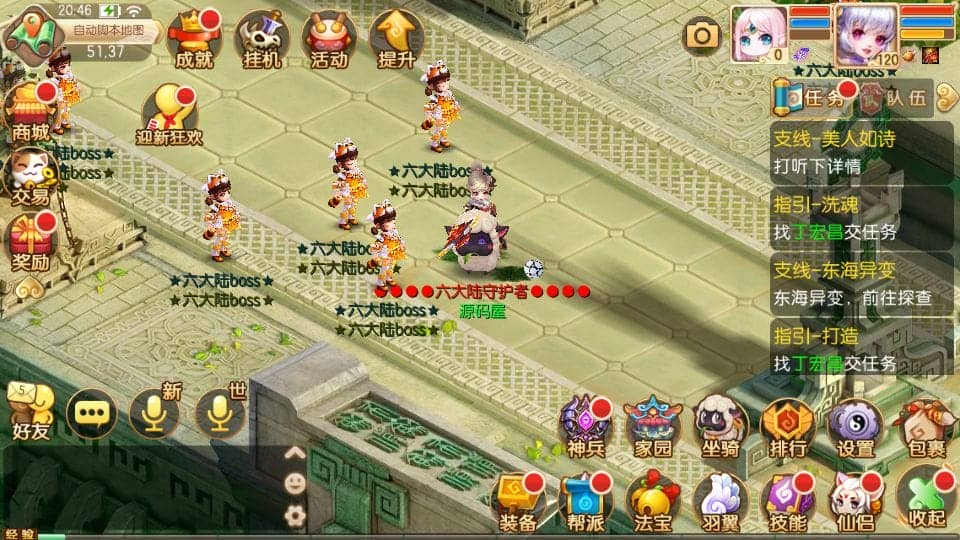Open the 设置 settings menu

coord(856,429)
